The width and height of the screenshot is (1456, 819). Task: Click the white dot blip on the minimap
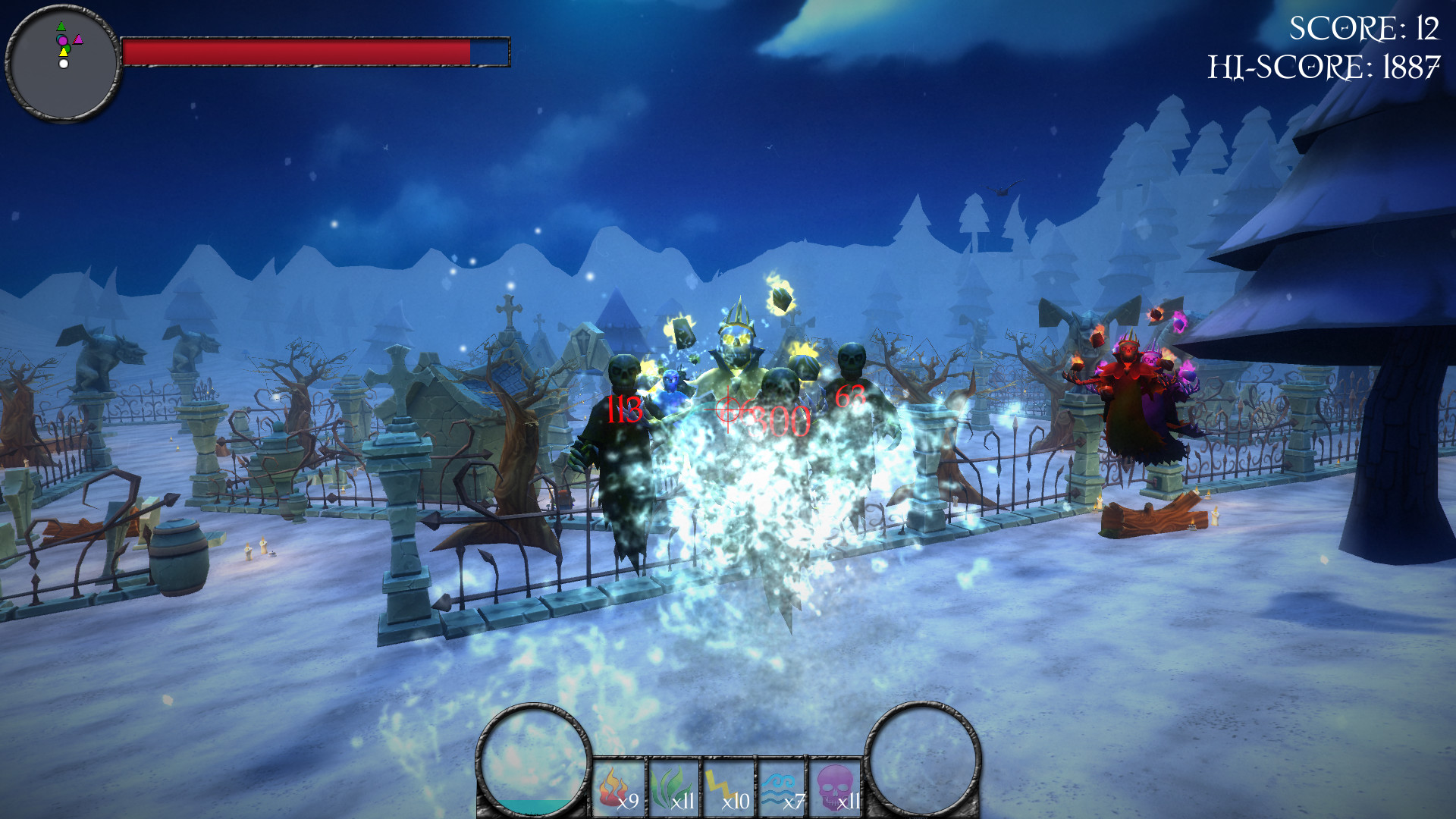click(x=64, y=64)
